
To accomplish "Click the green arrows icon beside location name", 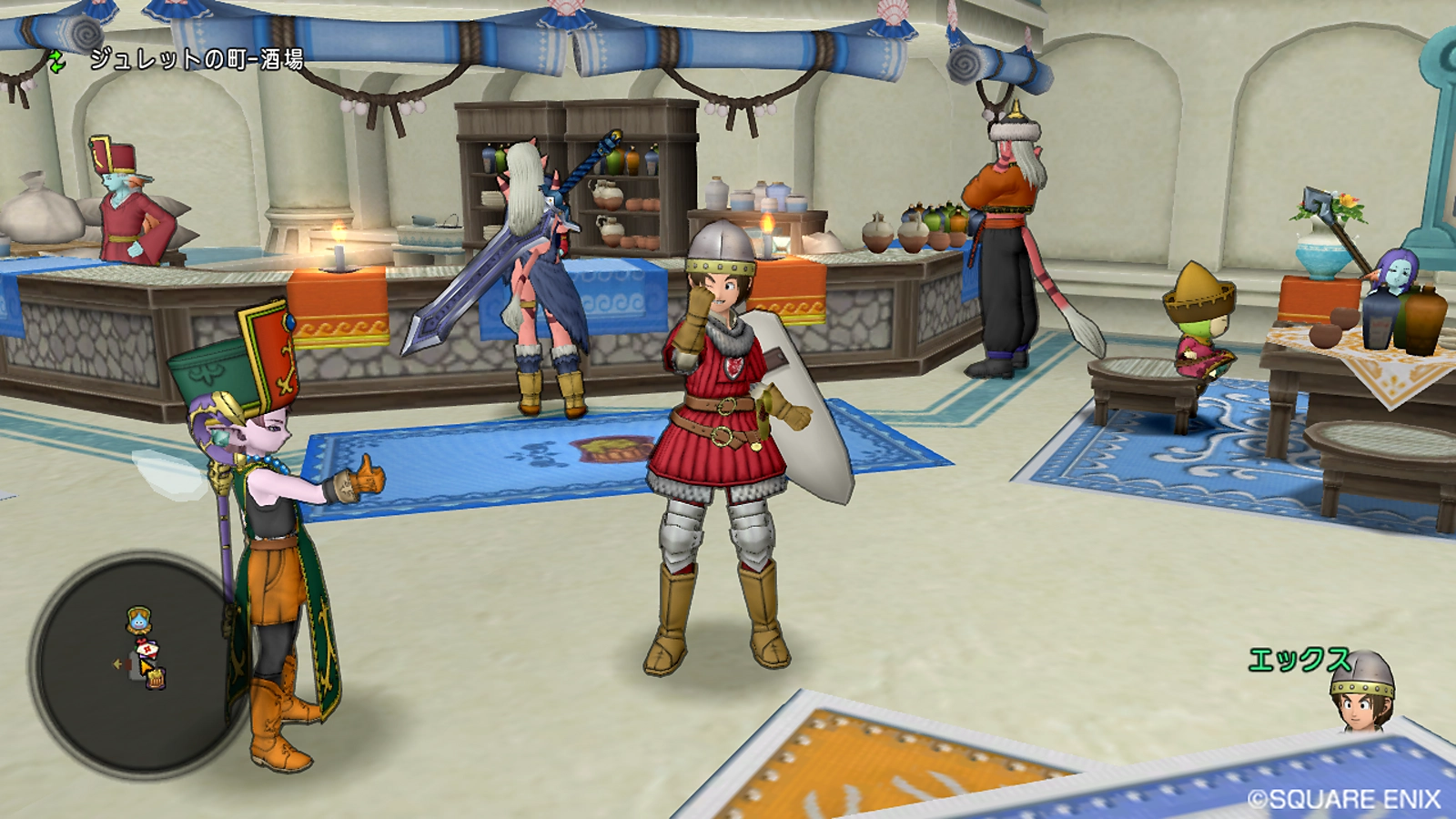I will coord(57,61).
